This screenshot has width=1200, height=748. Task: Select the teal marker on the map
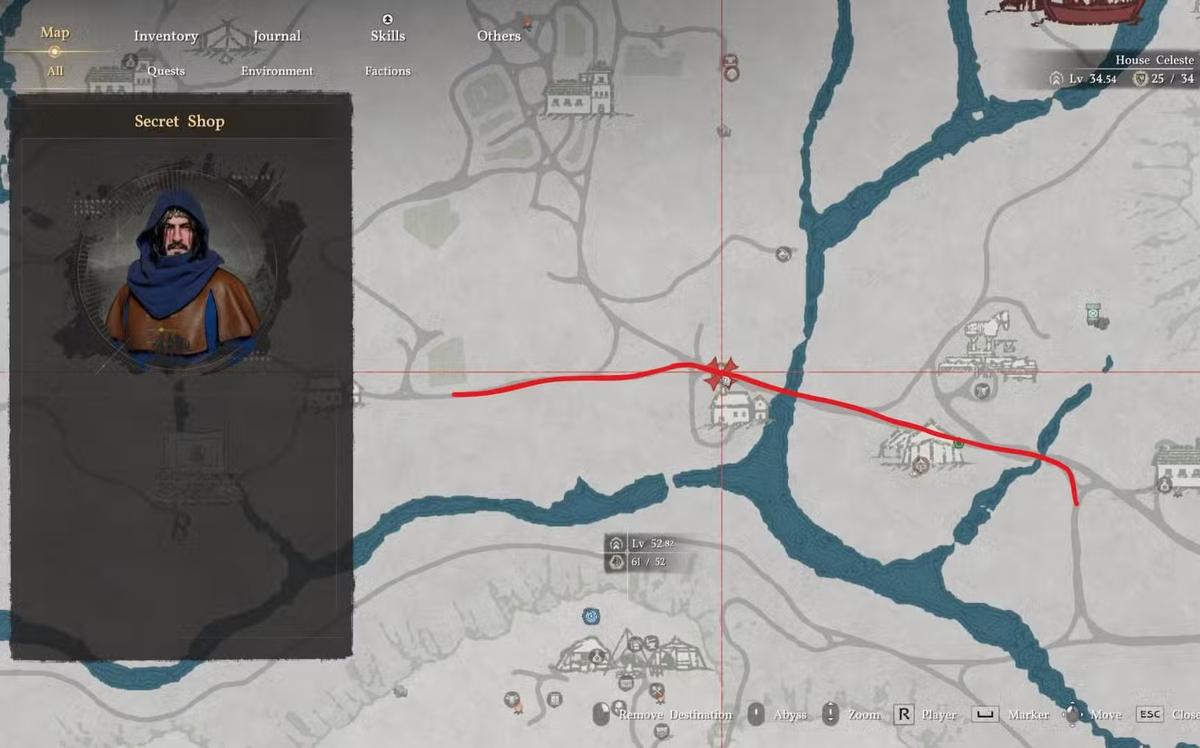(1094, 314)
